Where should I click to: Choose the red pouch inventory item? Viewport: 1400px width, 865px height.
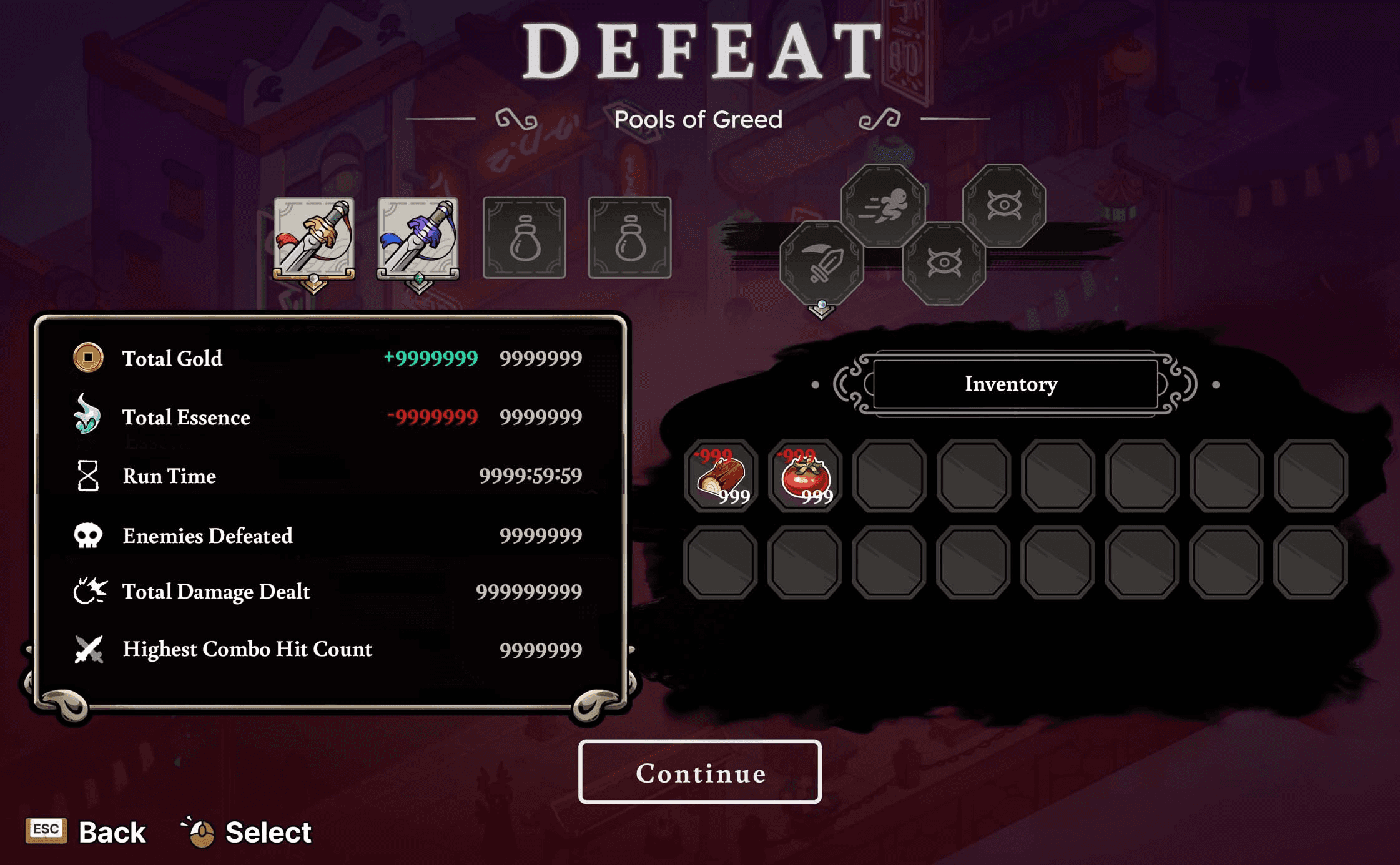[806, 476]
